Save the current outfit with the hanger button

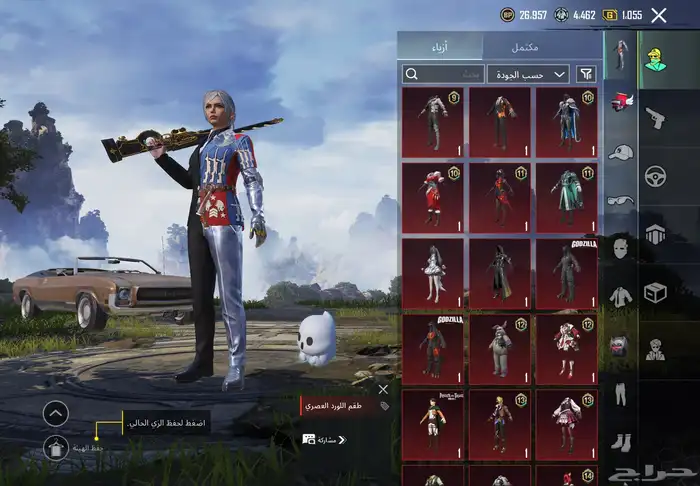pyautogui.click(x=56, y=449)
